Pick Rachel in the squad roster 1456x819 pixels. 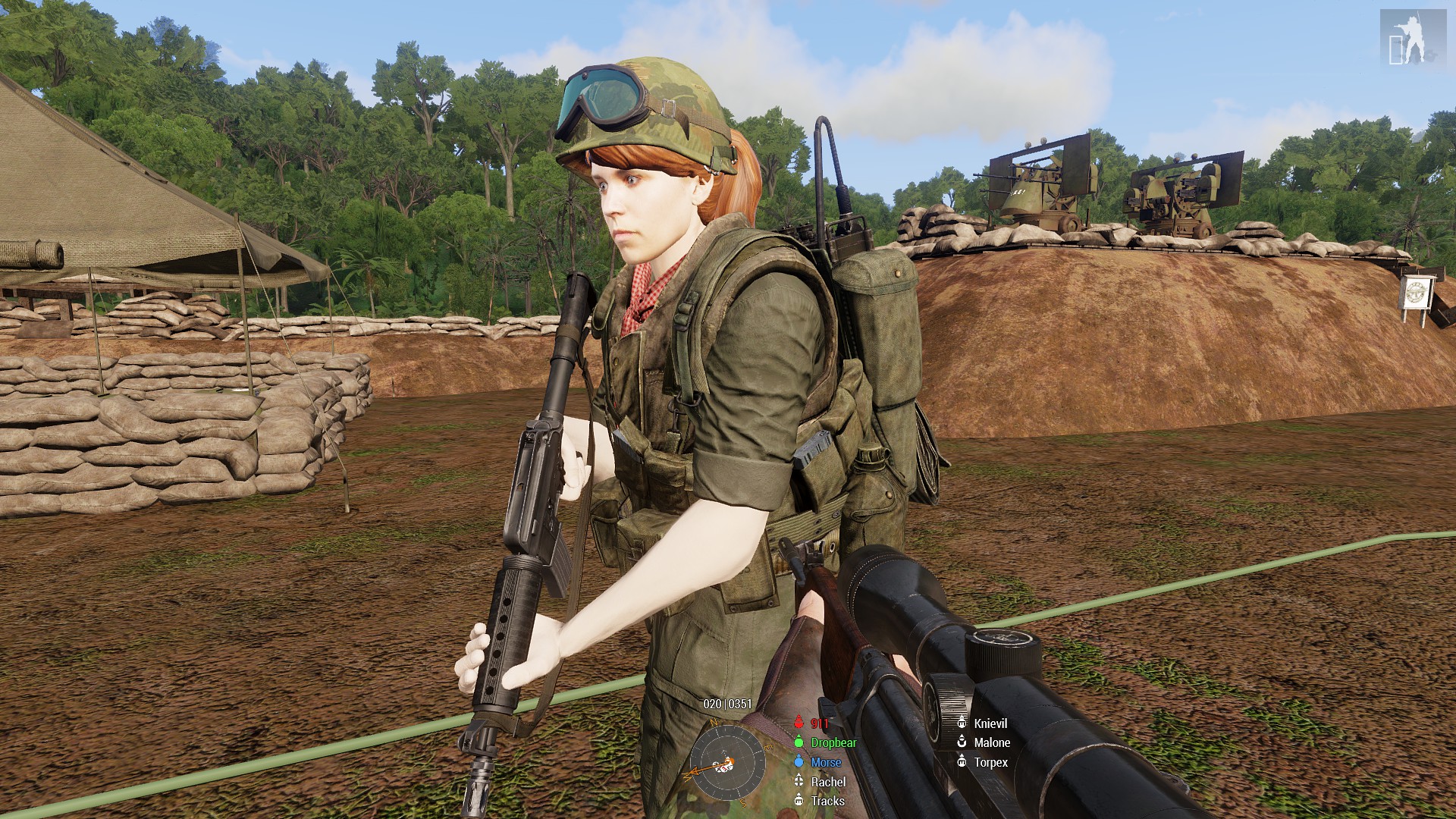827,782
